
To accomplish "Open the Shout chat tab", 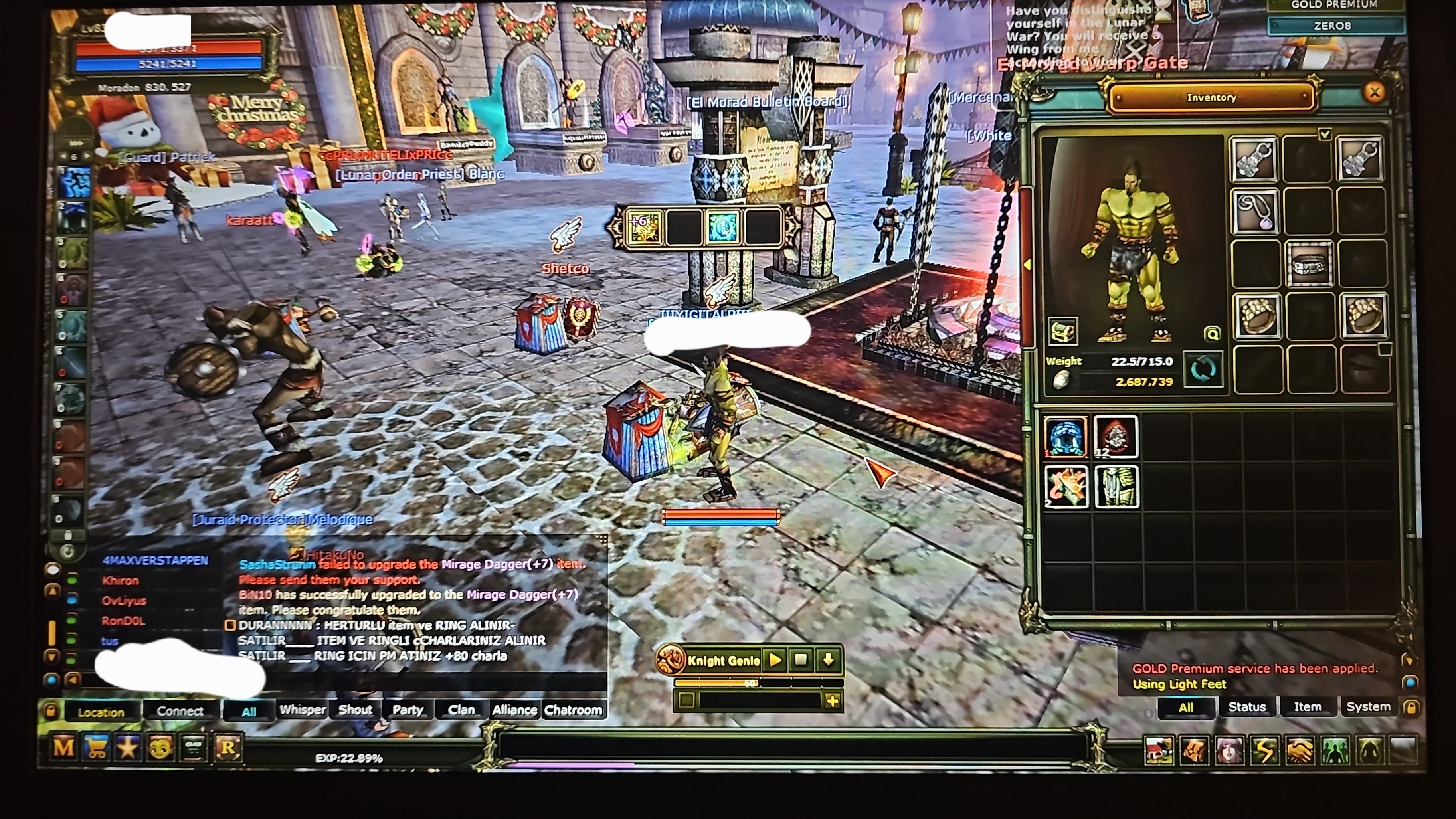I will point(355,710).
